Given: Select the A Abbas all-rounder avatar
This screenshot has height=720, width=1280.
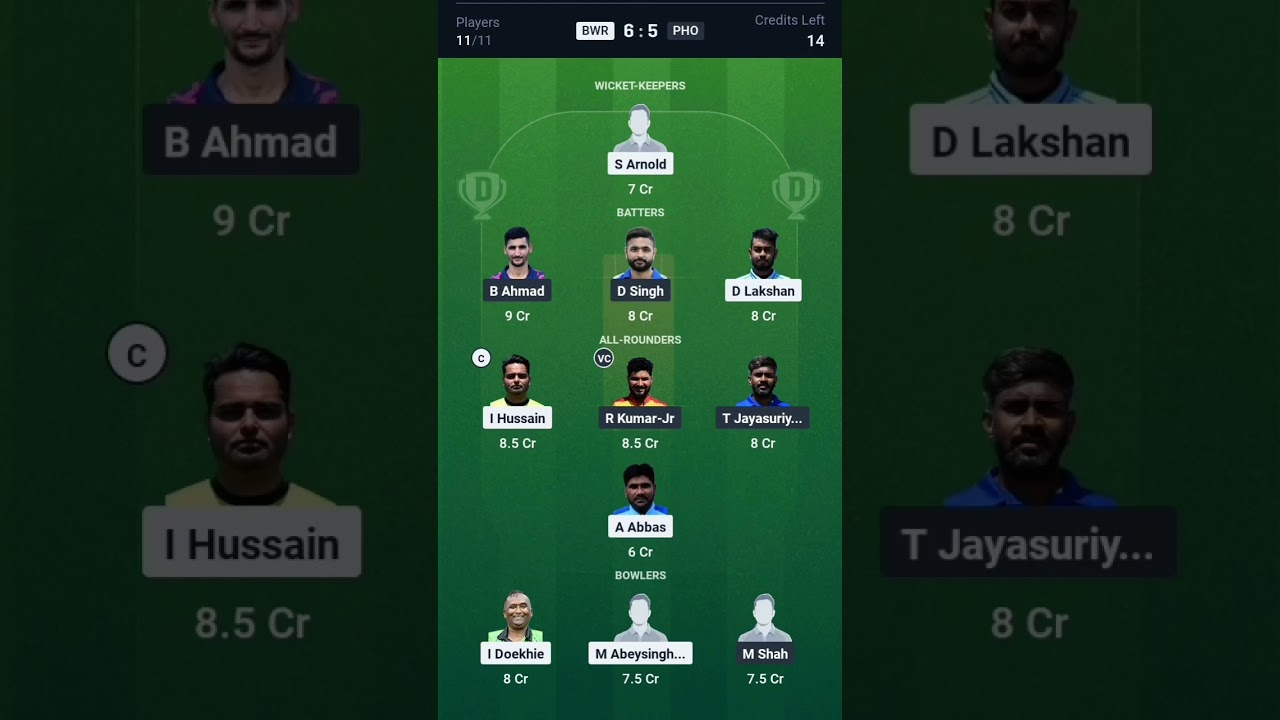Looking at the screenshot, I should (640, 494).
